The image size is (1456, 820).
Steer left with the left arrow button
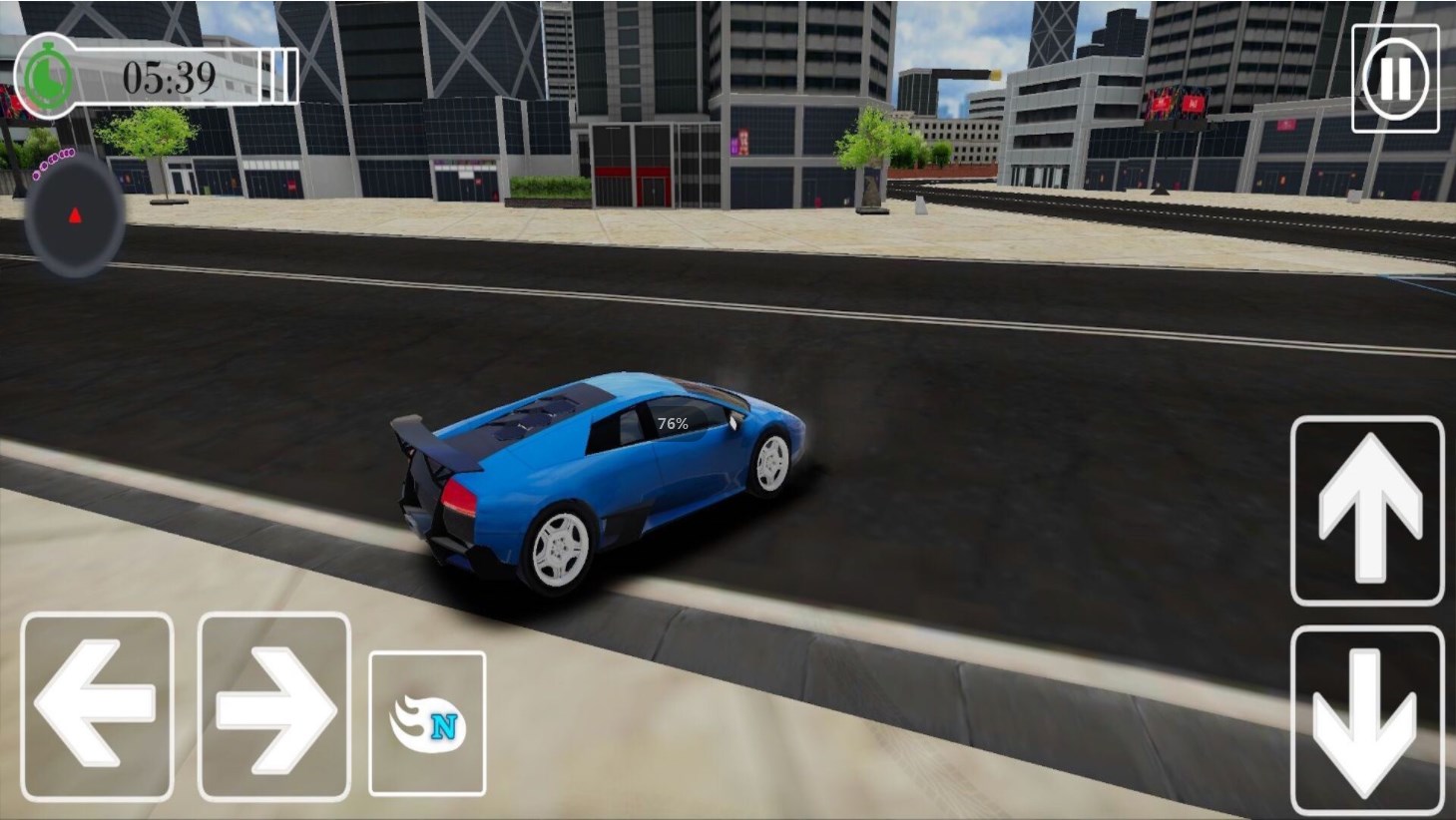coord(97,706)
